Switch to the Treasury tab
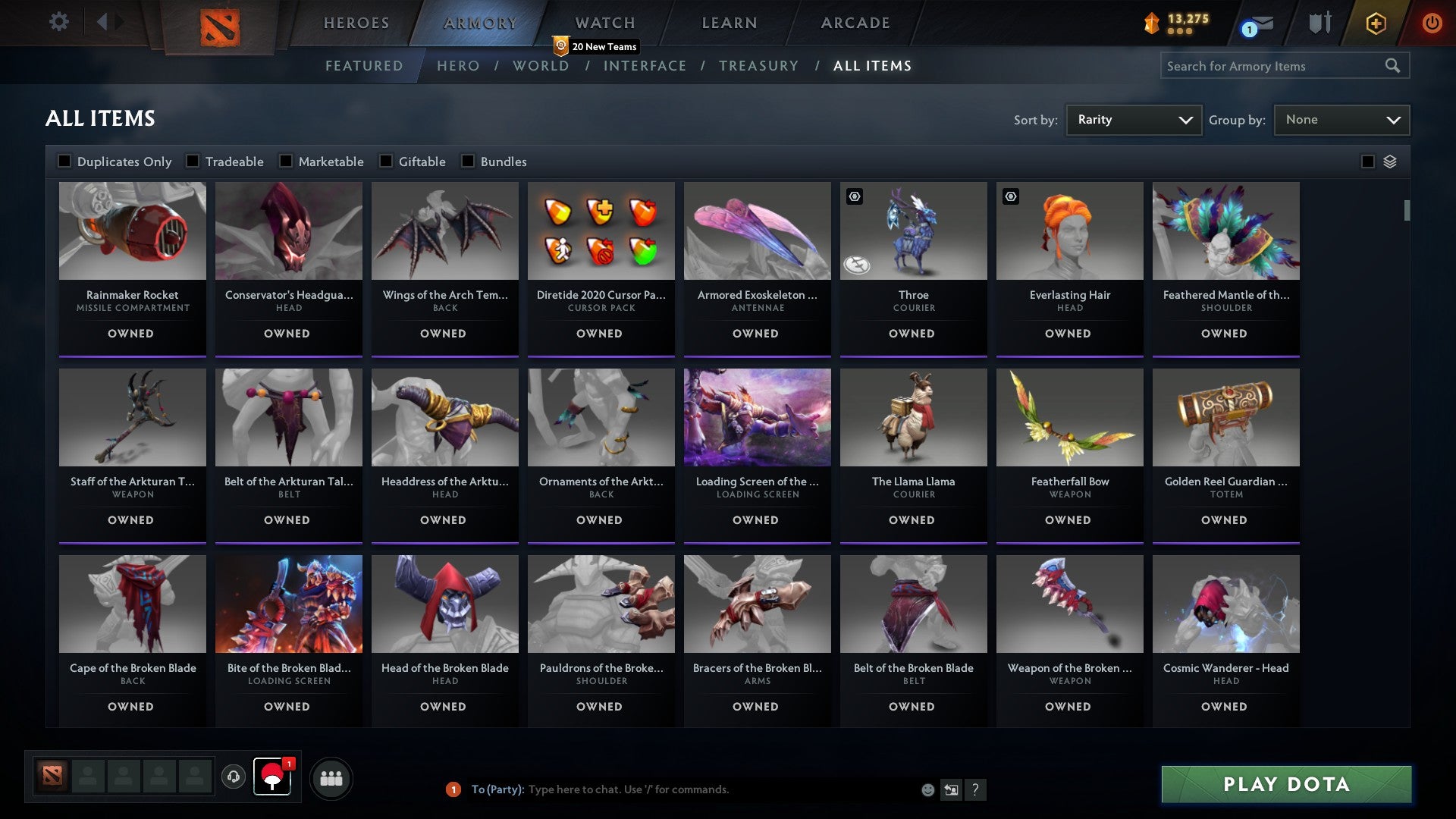The width and height of the screenshot is (1456, 819). pos(758,66)
